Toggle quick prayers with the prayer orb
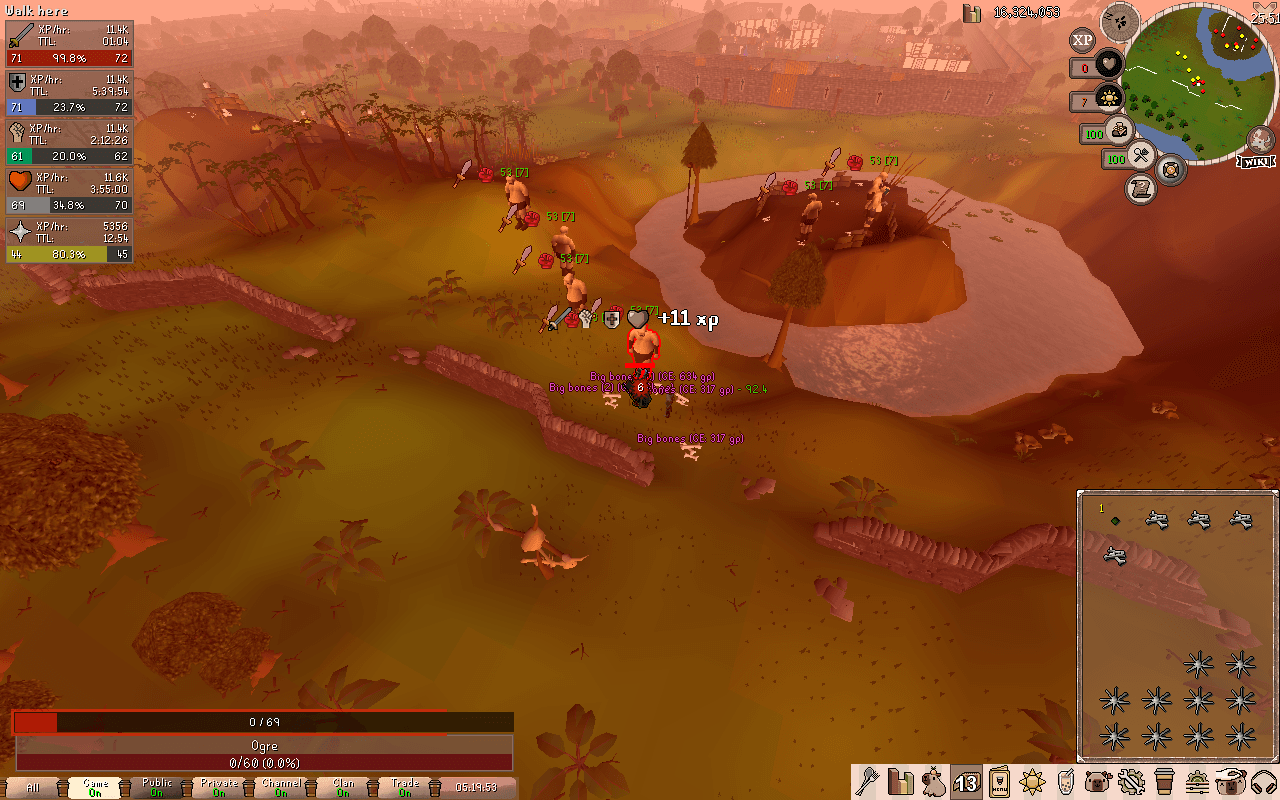The image size is (1280, 800). 1108,98
